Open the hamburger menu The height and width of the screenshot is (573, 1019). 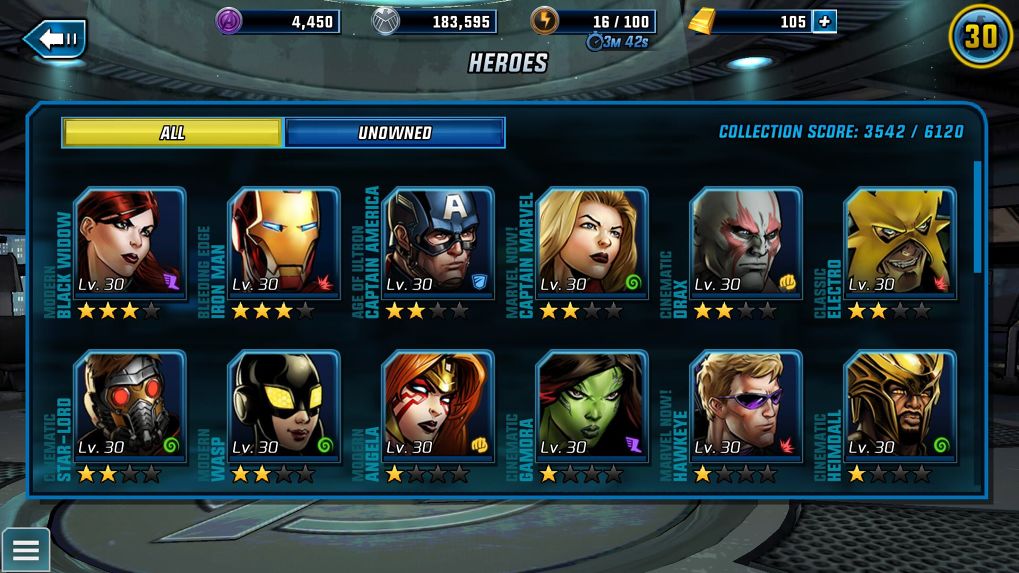(x=25, y=549)
